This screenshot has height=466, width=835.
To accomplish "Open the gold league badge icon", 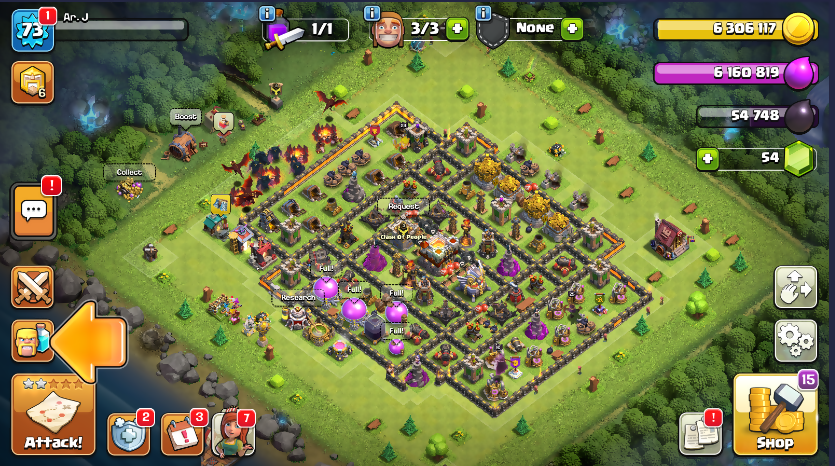I will (32, 82).
